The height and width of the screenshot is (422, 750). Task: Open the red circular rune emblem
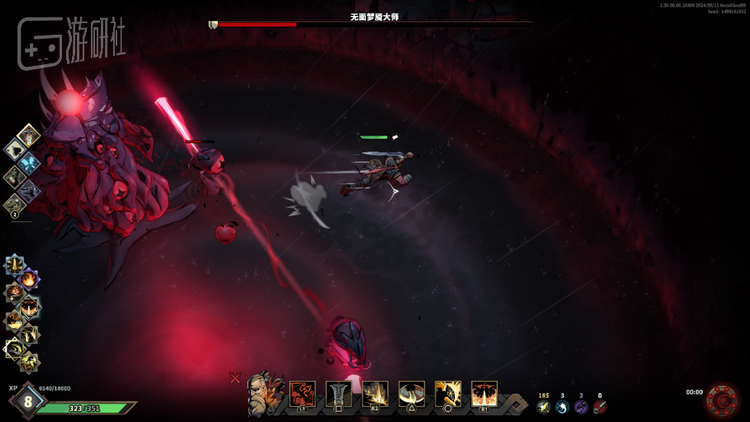click(x=720, y=400)
